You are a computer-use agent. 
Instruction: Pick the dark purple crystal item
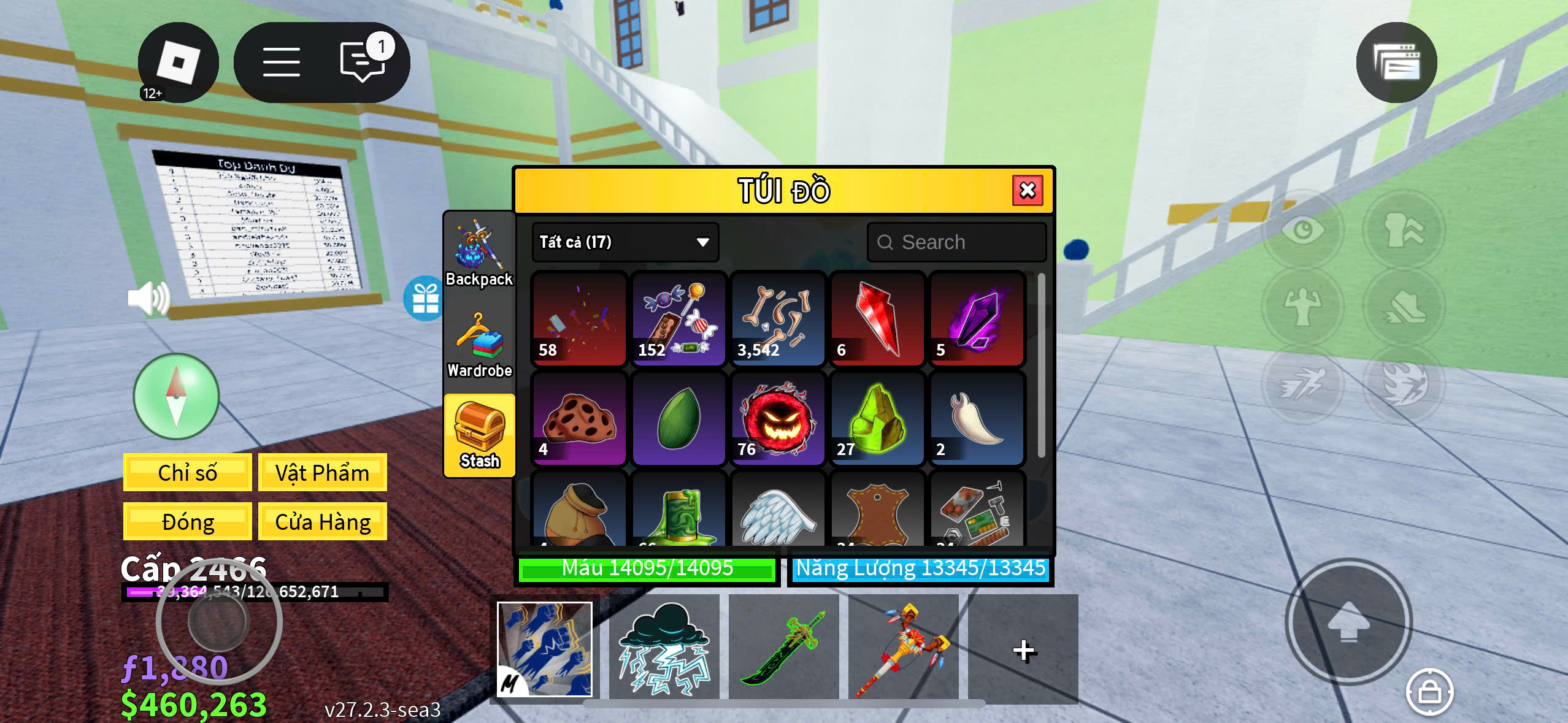pos(976,319)
